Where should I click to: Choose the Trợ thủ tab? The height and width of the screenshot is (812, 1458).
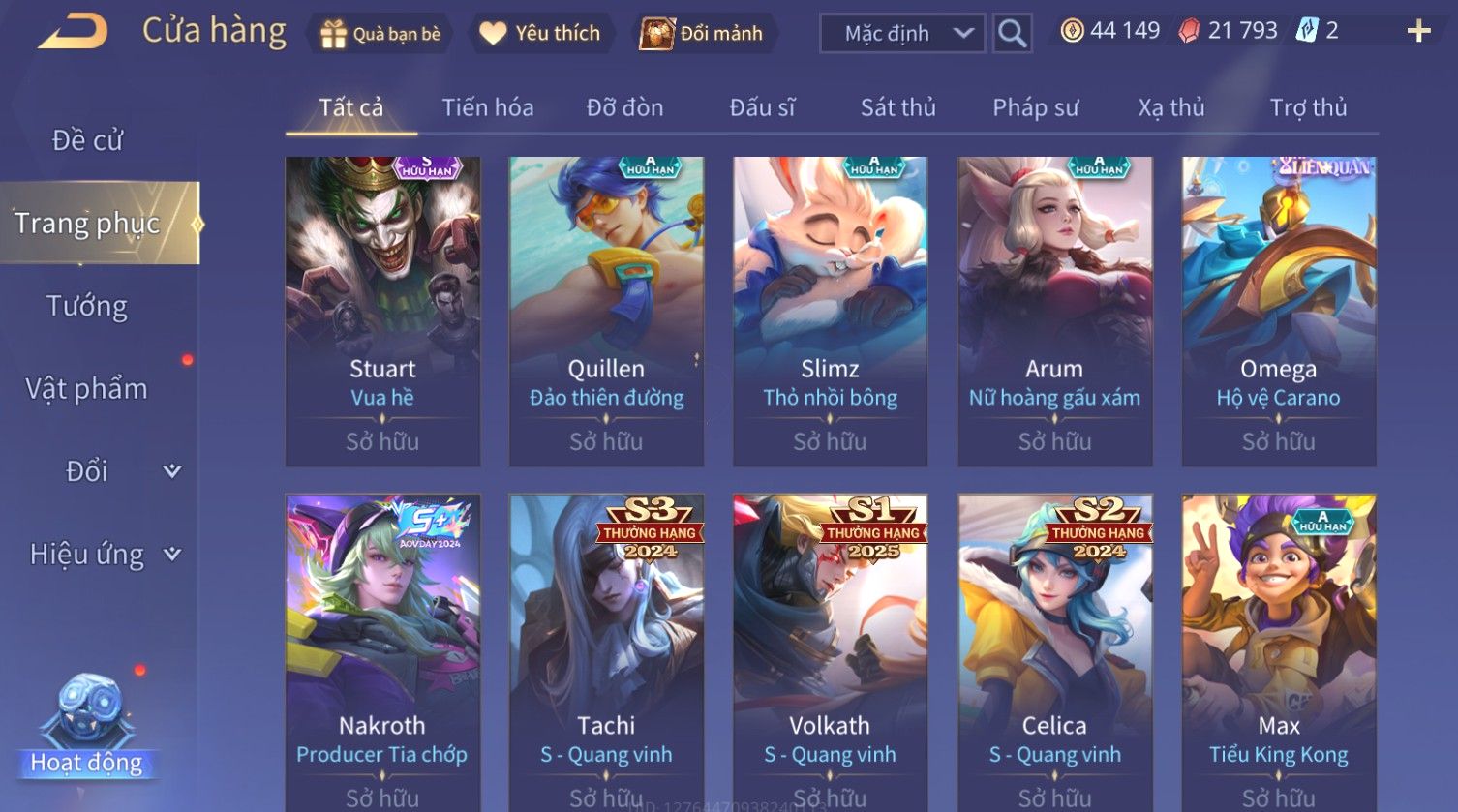1308,107
